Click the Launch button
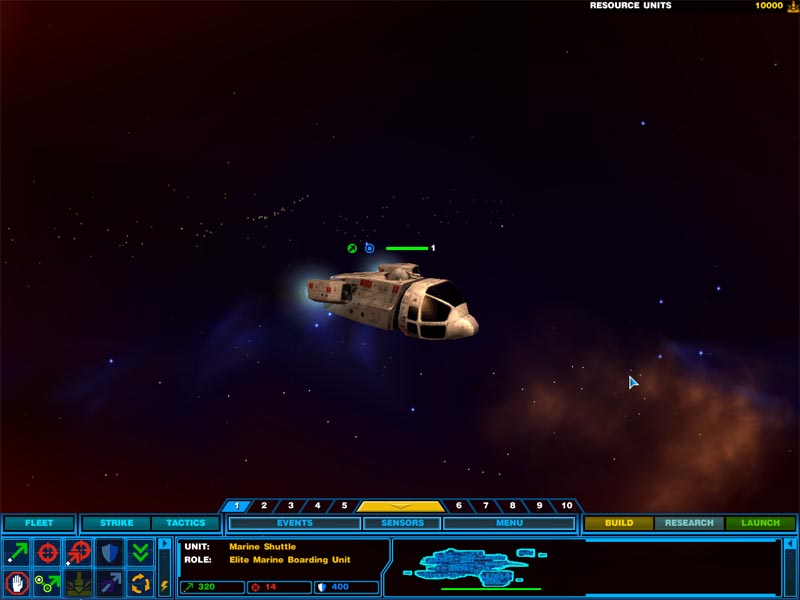The image size is (800, 600). (x=760, y=523)
